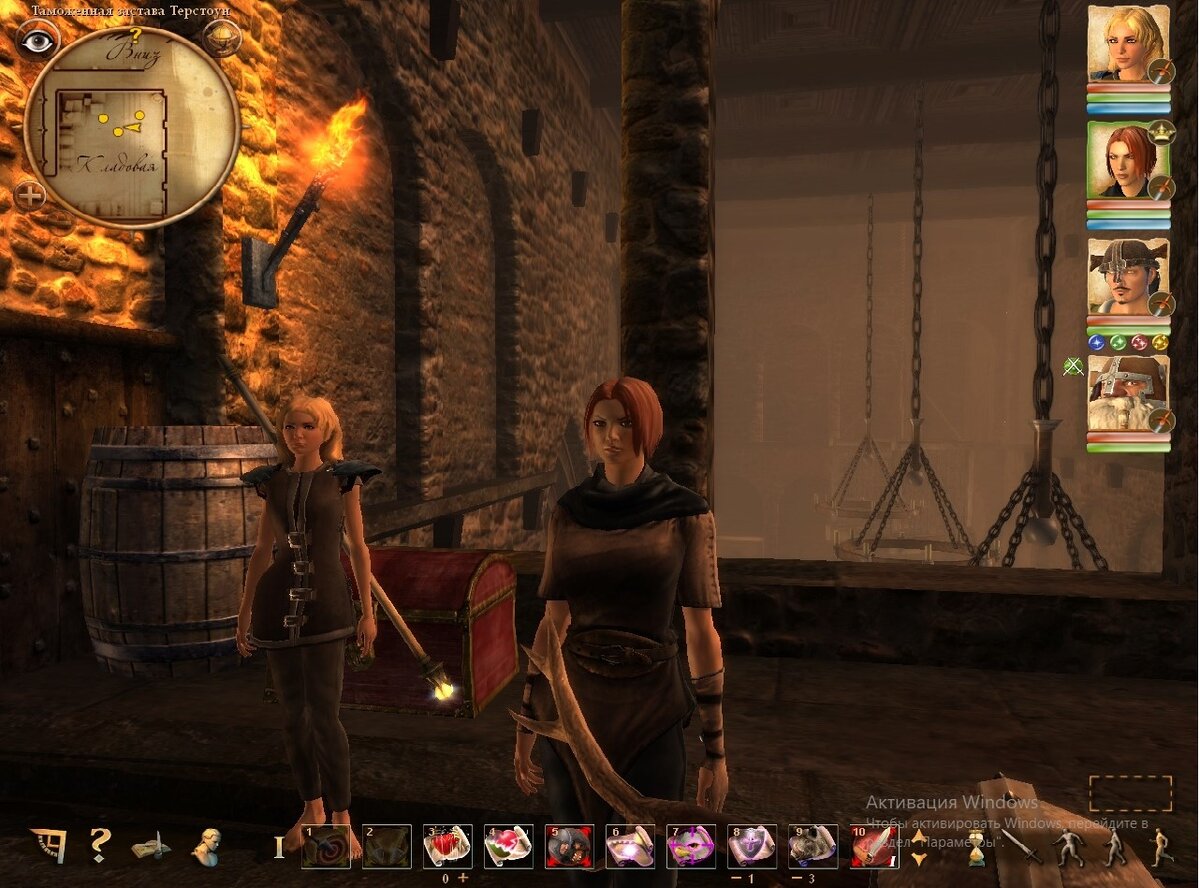Viewport: 1200px width, 888px height.
Task: Click the sword combat mode icon
Action: tap(1022, 847)
